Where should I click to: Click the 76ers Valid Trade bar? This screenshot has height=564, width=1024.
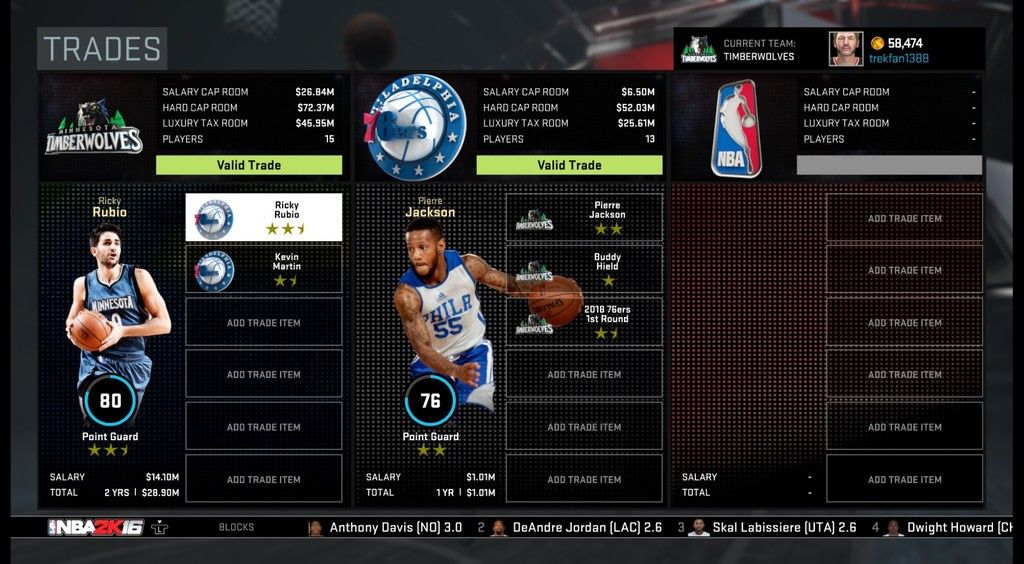(569, 165)
